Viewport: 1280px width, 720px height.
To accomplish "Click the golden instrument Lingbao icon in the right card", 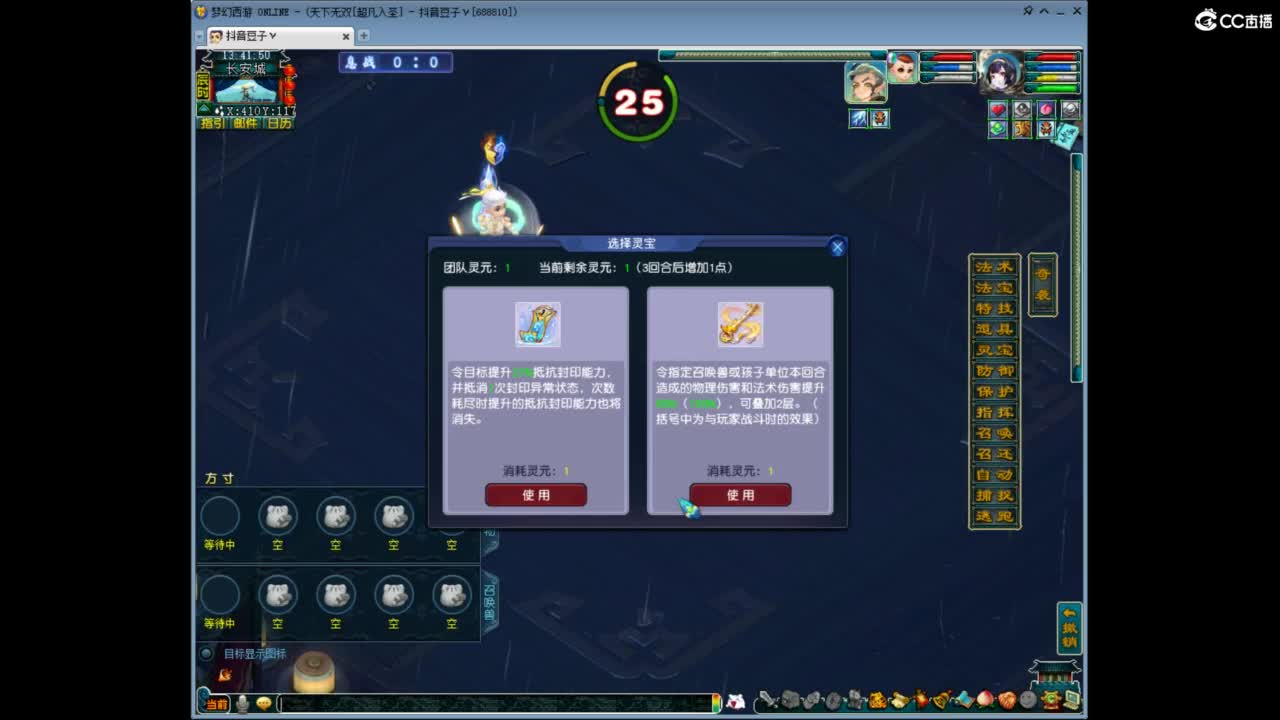I will (740, 323).
